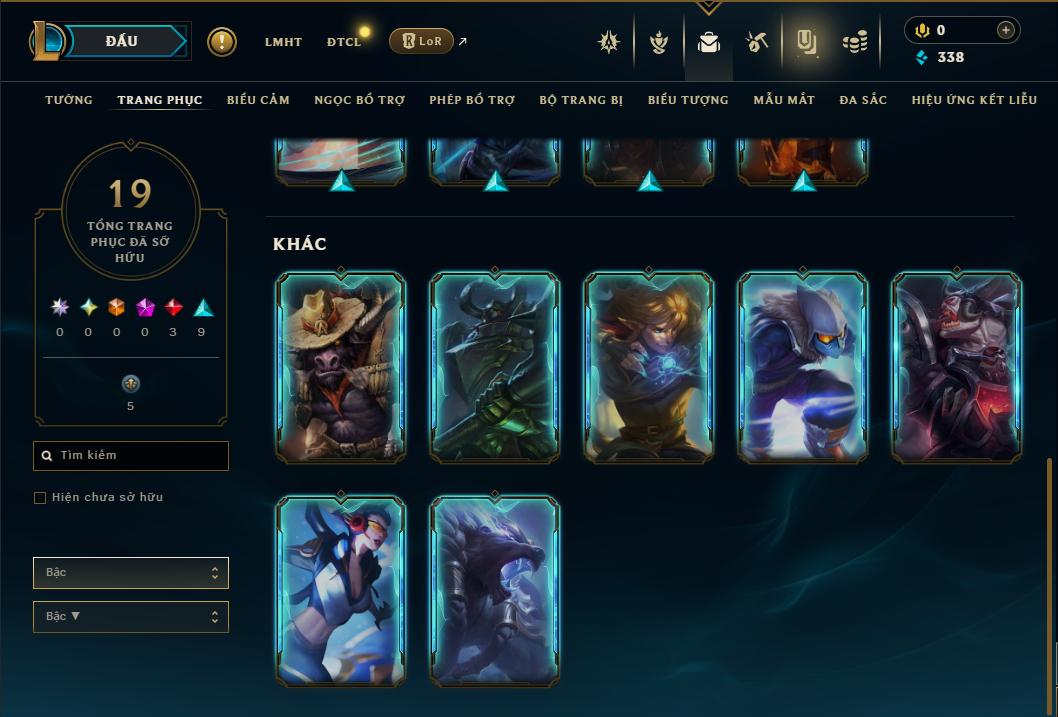Switch to Mẫu Mắt tab
The image size is (1058, 717).
click(x=784, y=100)
